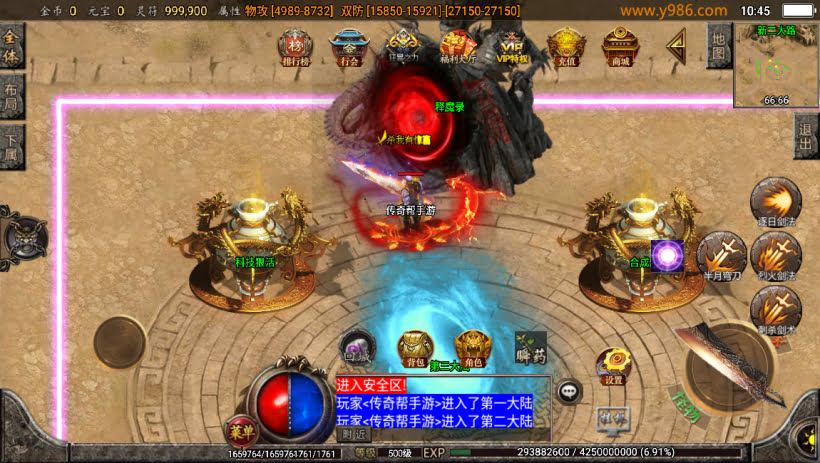Open the 背包 backpack
The image size is (820, 463).
(414, 348)
